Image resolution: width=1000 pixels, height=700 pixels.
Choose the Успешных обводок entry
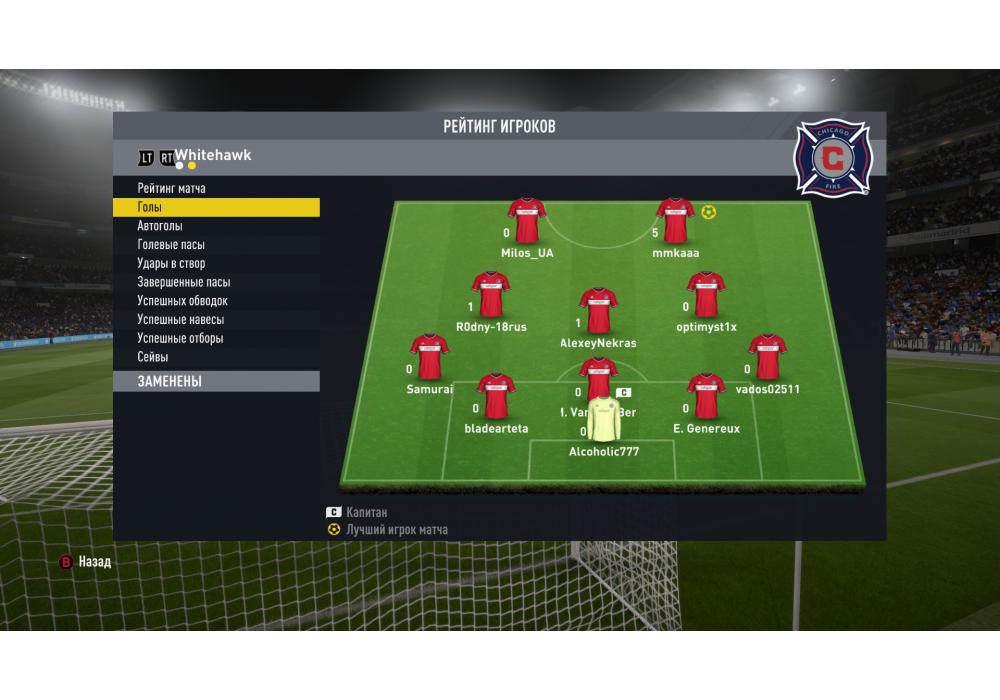pos(182,301)
